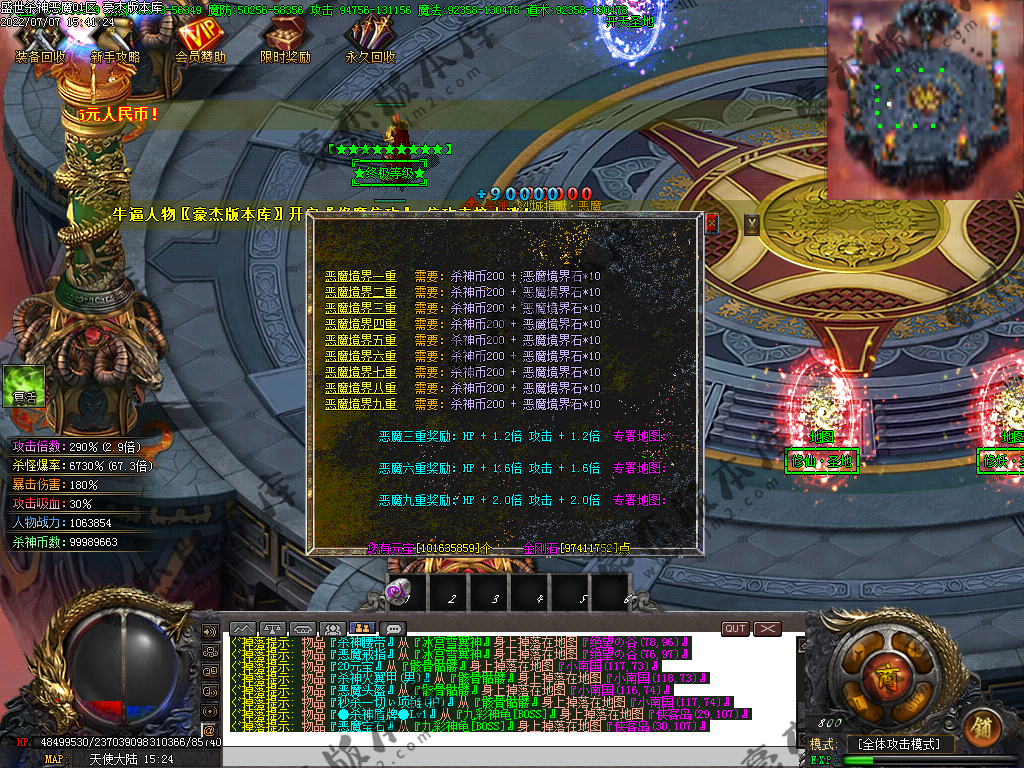The height and width of the screenshot is (768, 1024).
Task: Close the 恶魔境界 dialog window
Action: point(711,223)
